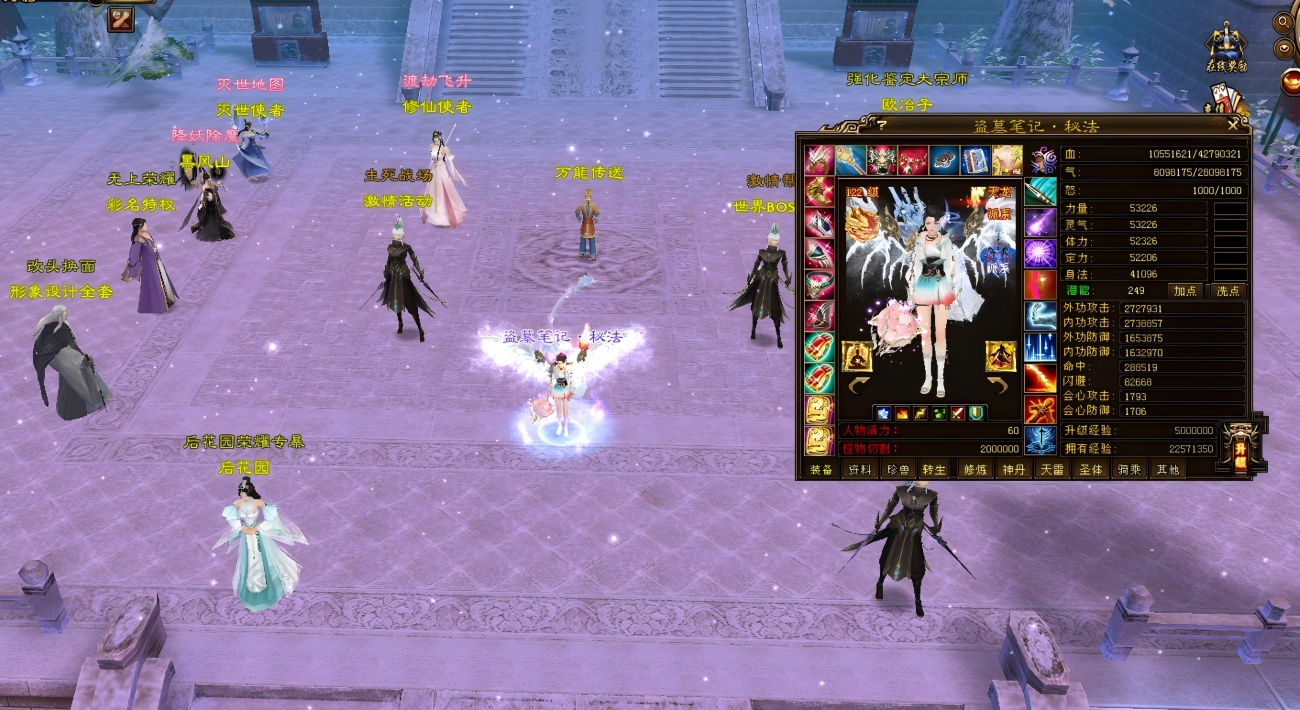The image size is (1300, 710).
Task: Close the character info panel
Action: click(1233, 125)
